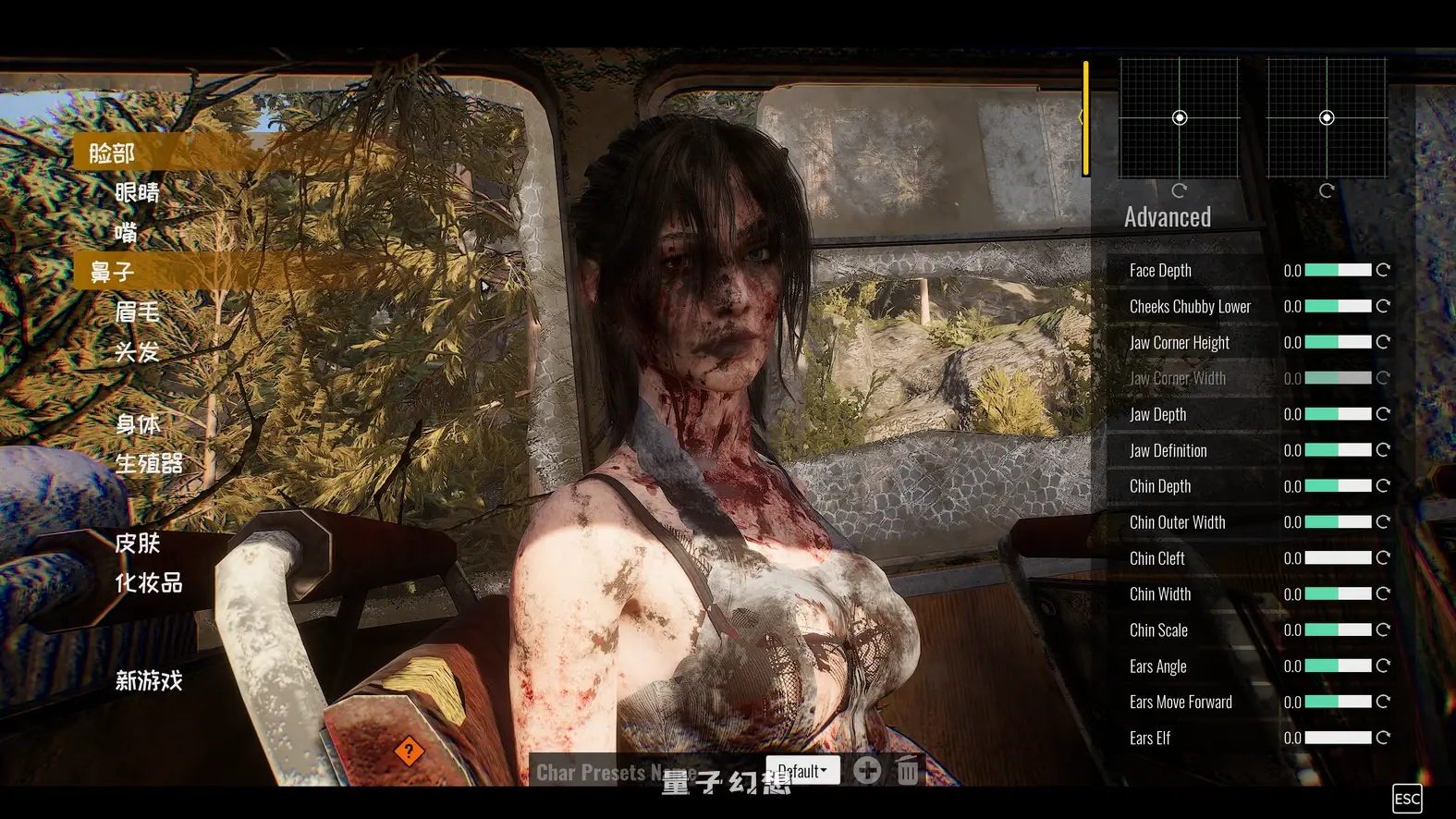Open the 眉毛 (Eyebrows) settings
The height and width of the screenshot is (819, 1456).
coord(137,312)
